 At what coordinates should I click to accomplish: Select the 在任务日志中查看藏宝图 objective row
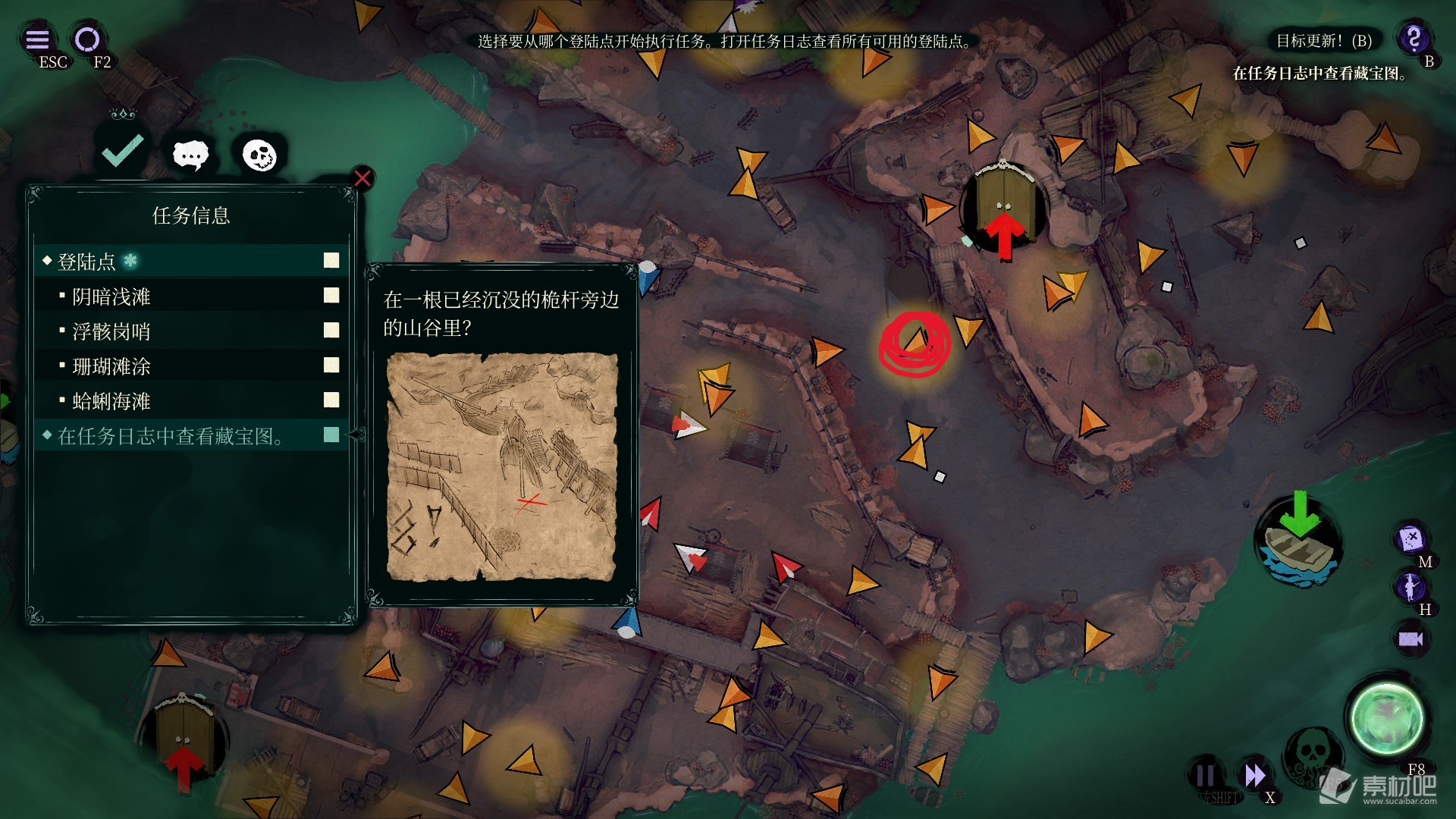190,436
